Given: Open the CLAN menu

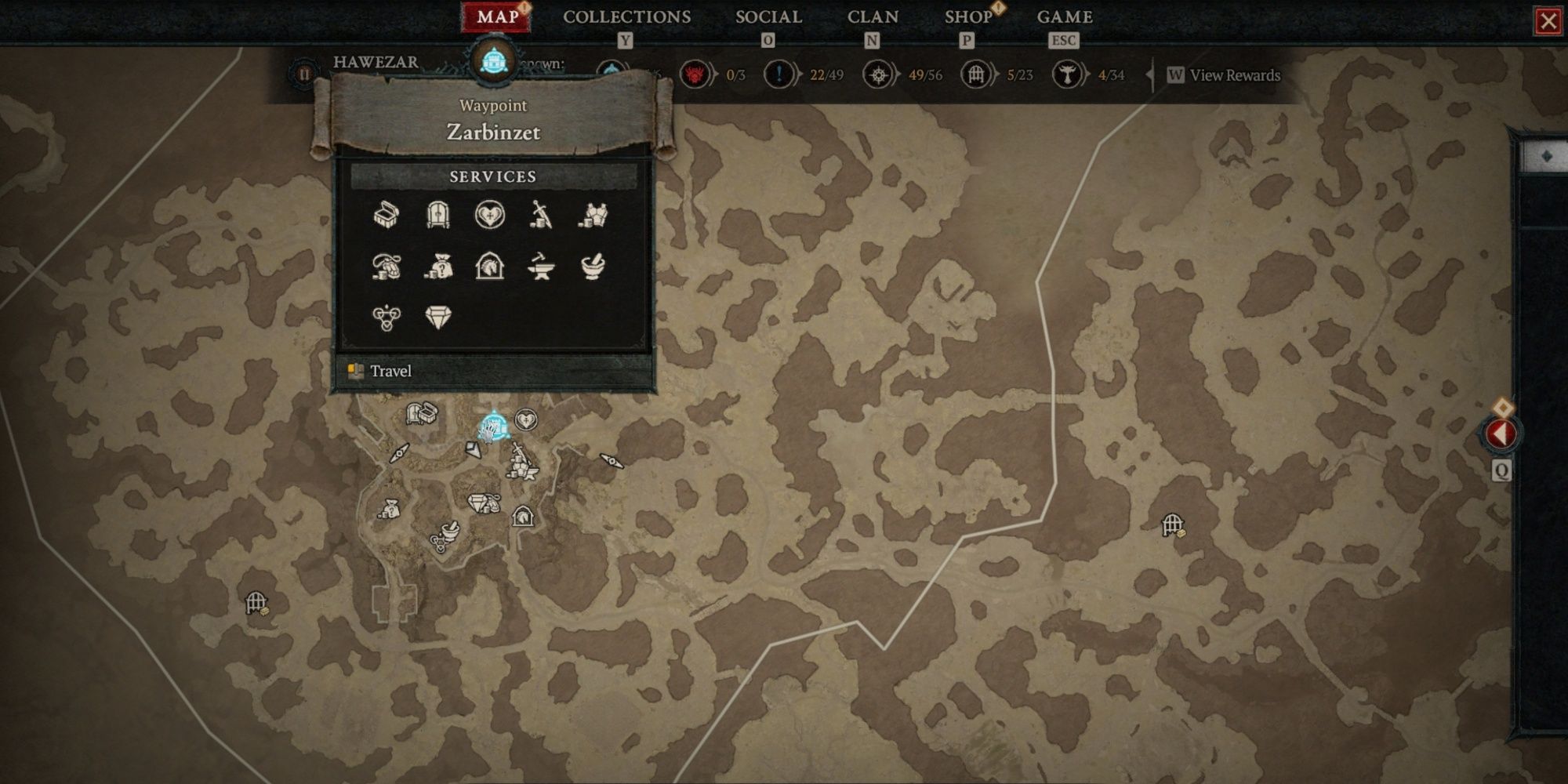Looking at the screenshot, I should coord(873,16).
